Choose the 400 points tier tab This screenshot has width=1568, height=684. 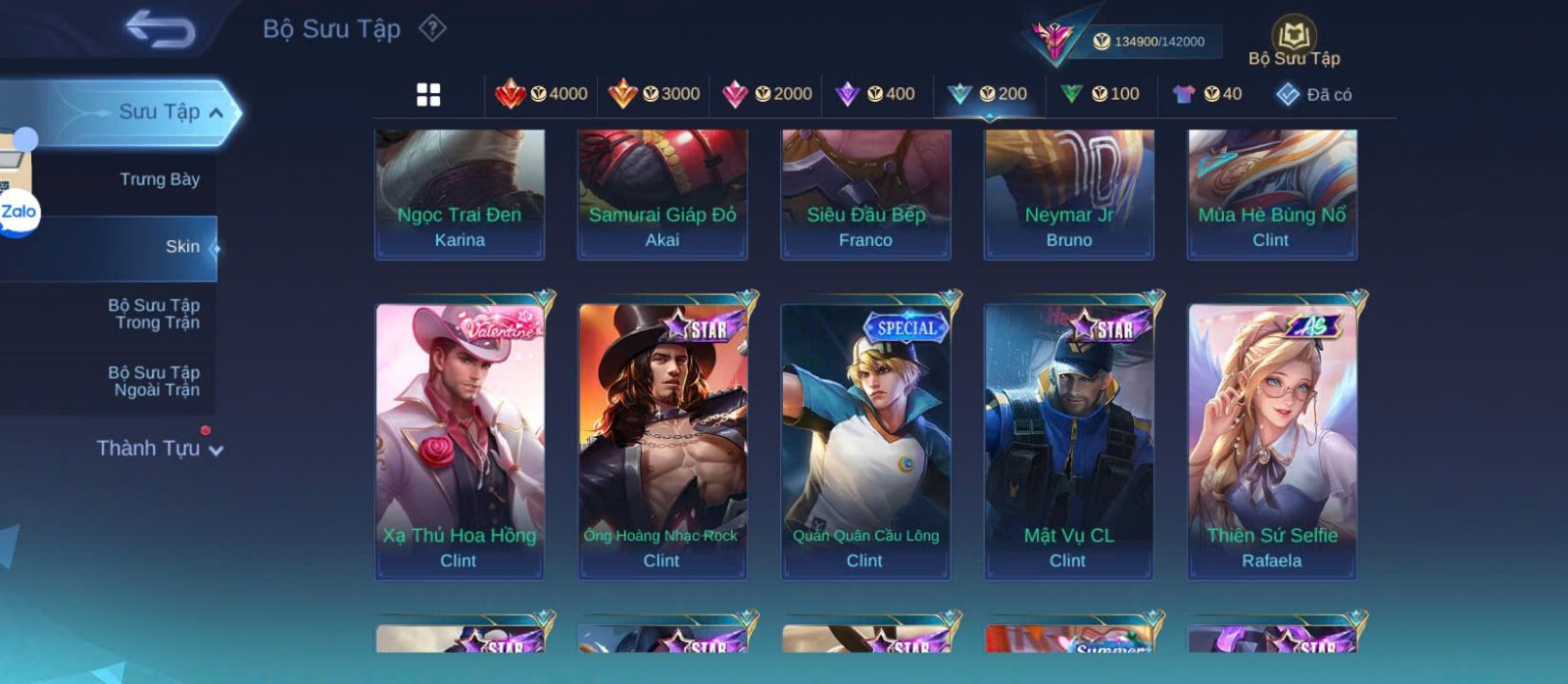875,94
